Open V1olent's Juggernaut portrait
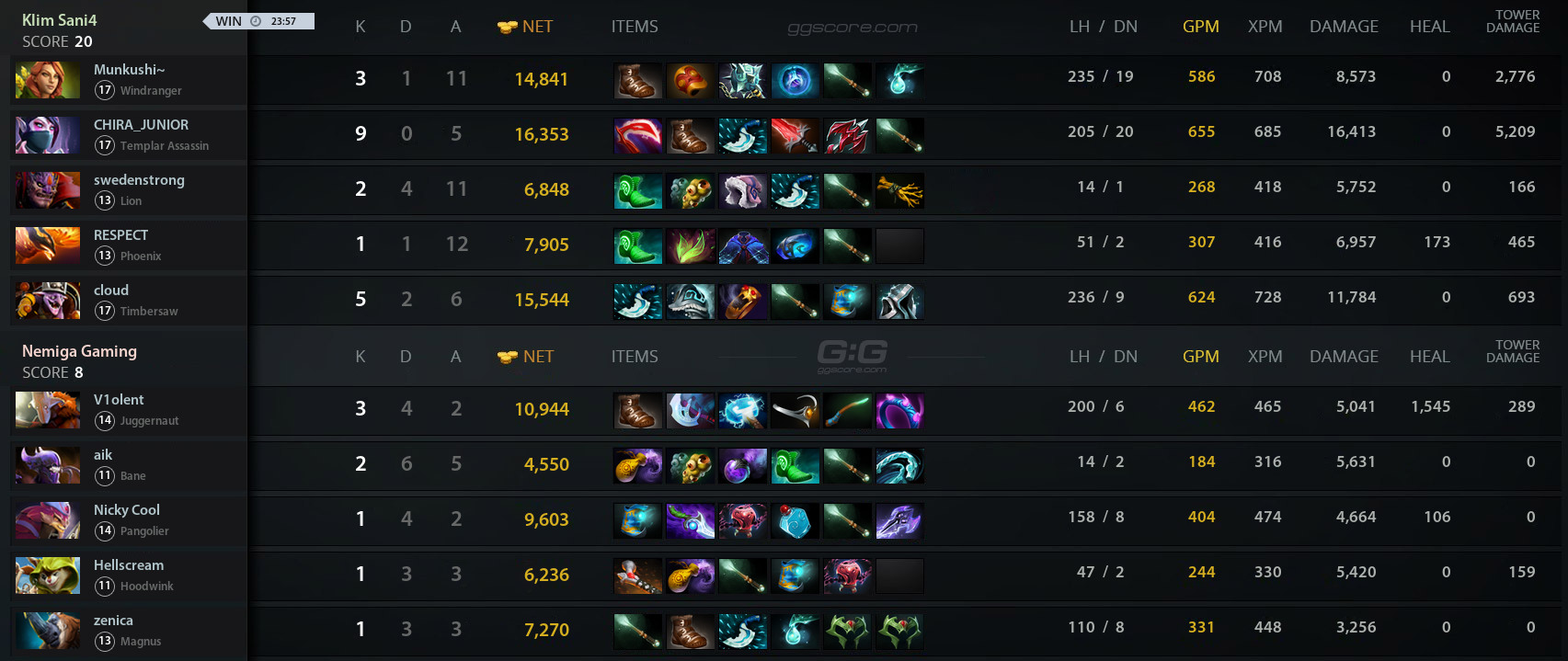This screenshot has width=1568, height=661. tap(48, 410)
